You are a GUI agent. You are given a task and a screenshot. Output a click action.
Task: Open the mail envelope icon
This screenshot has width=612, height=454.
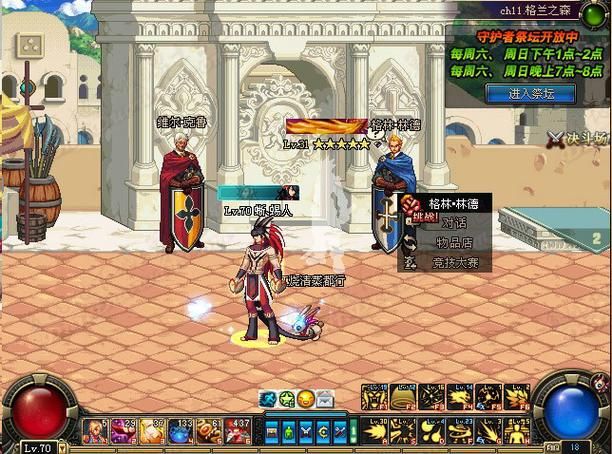[x=326, y=399]
